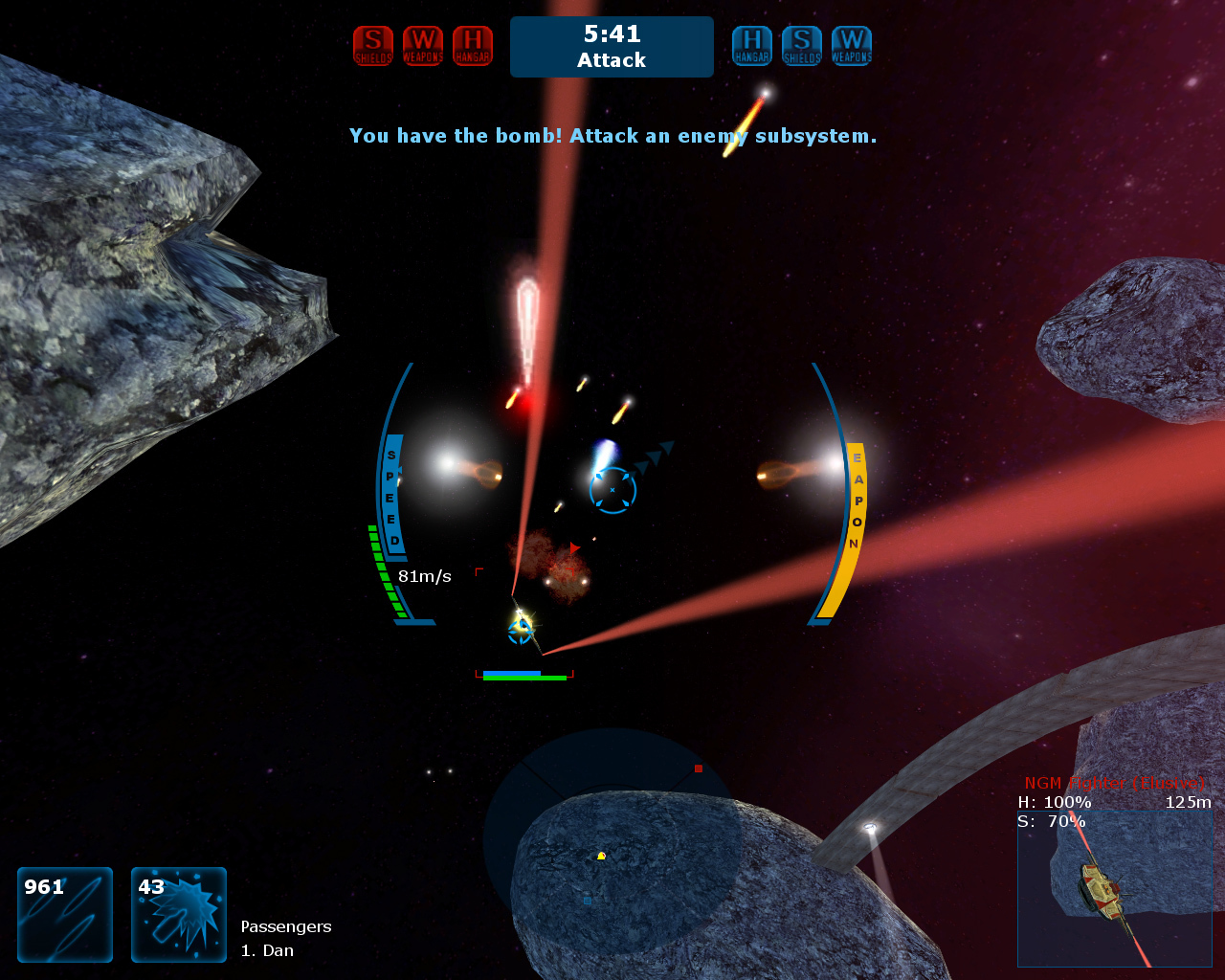Select the red Shields subsystem icon
The height and width of the screenshot is (980, 1225).
point(373,46)
